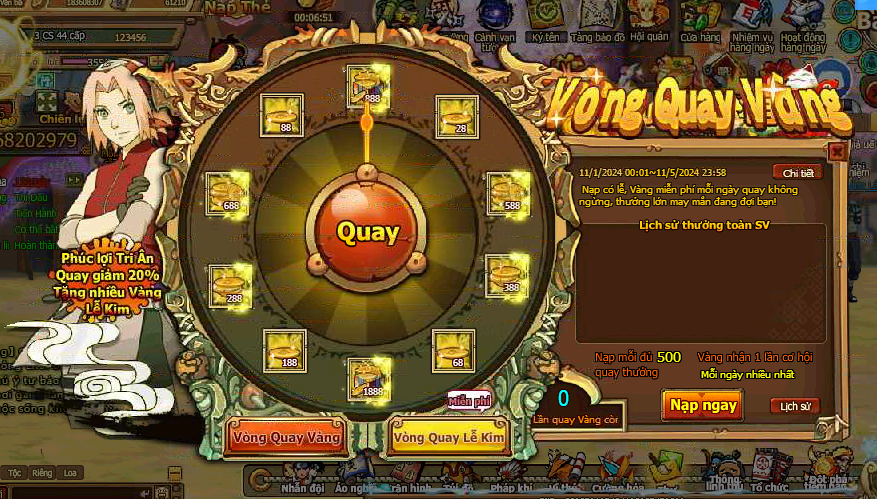Select the 988 gold prize on the wheel
877x499 pixels.
[367, 86]
